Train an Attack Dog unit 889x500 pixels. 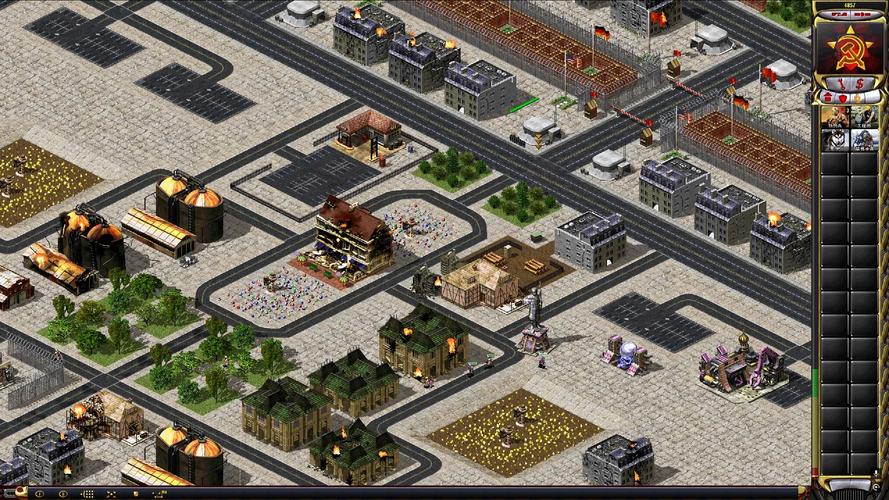835,140
